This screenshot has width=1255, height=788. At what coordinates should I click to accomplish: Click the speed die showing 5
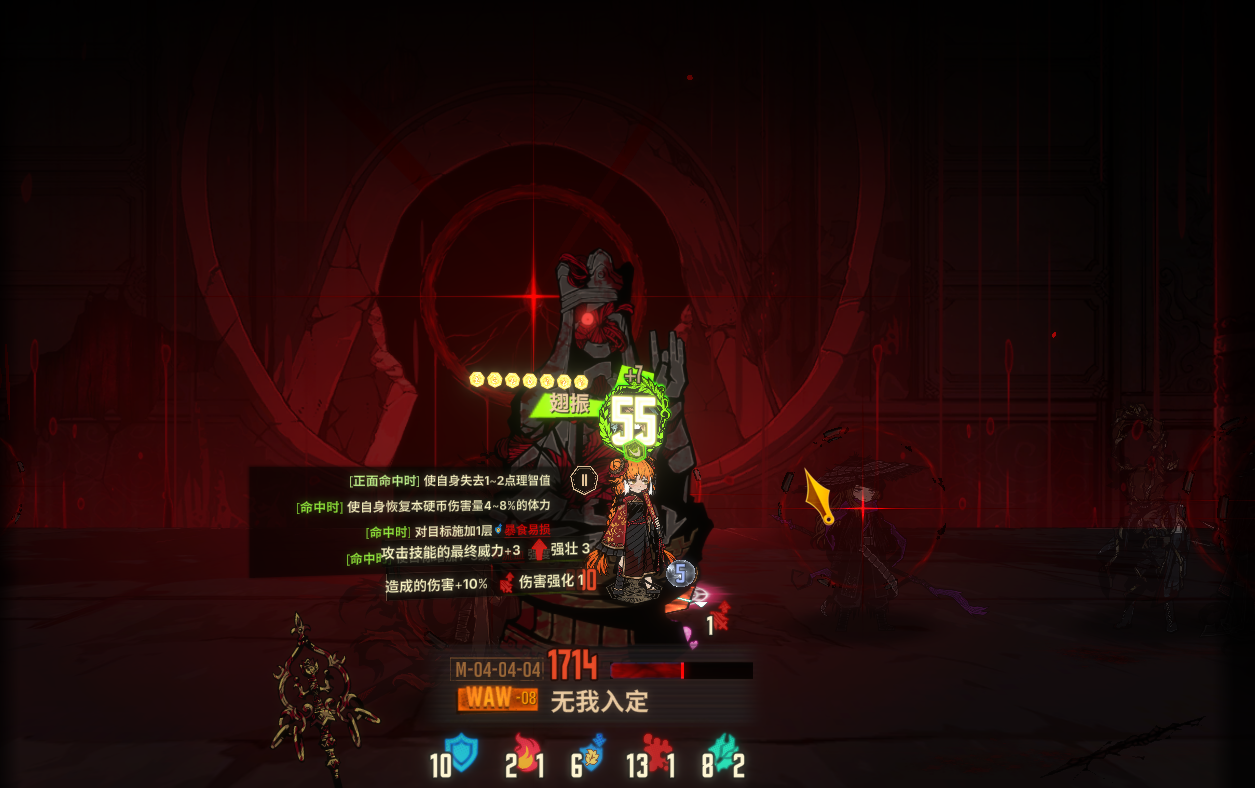(680, 573)
